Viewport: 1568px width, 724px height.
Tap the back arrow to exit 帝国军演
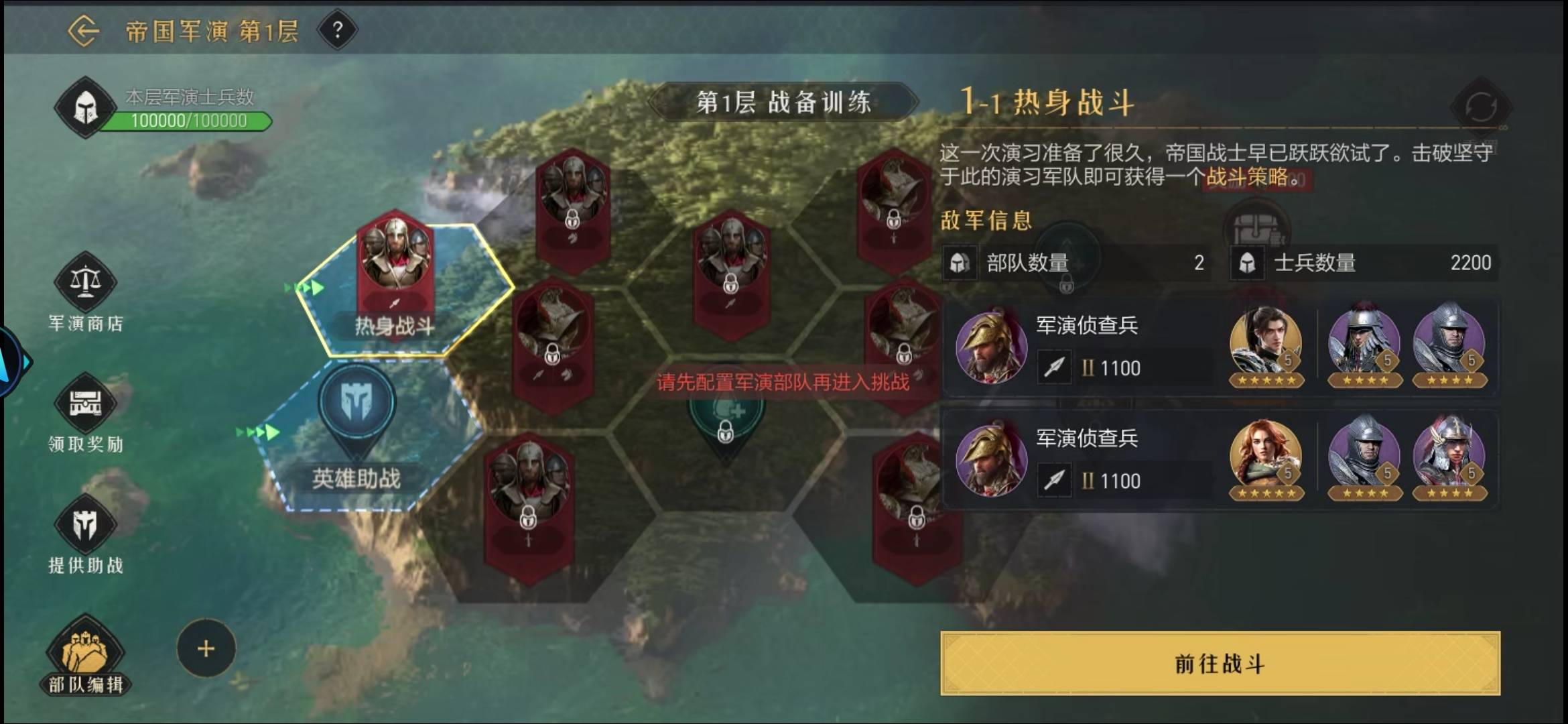pos(84,29)
